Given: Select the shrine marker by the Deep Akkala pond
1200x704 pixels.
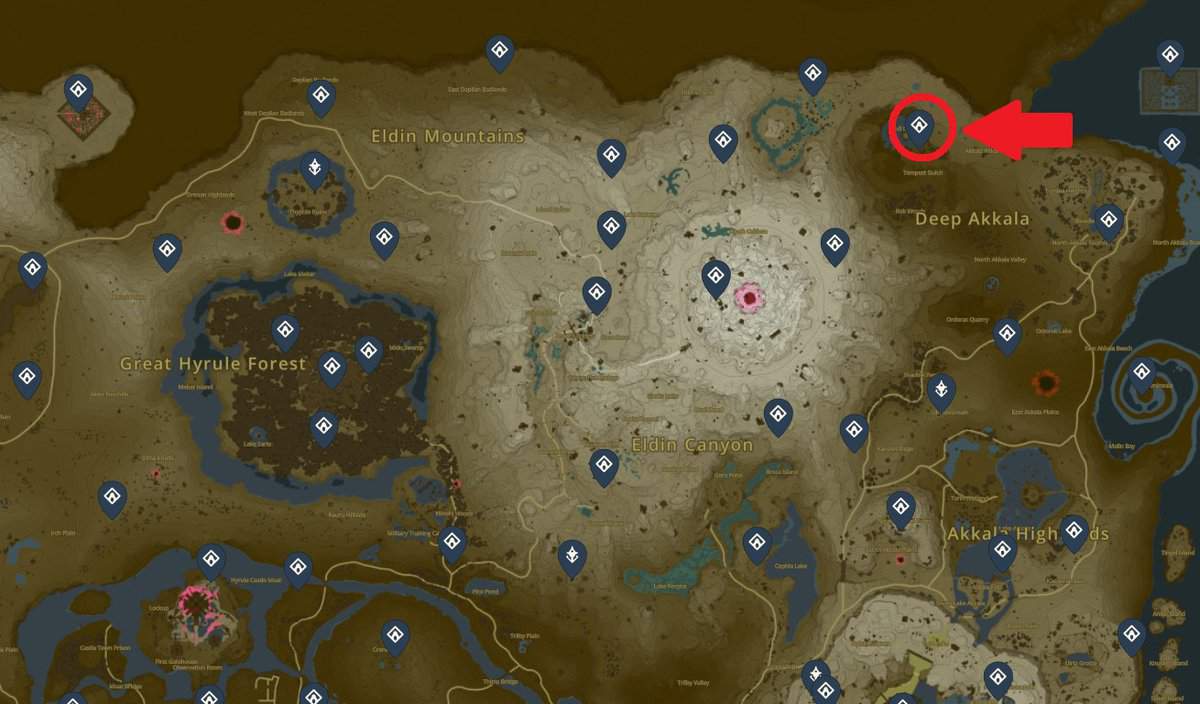Looking at the screenshot, I should pos(813,73).
